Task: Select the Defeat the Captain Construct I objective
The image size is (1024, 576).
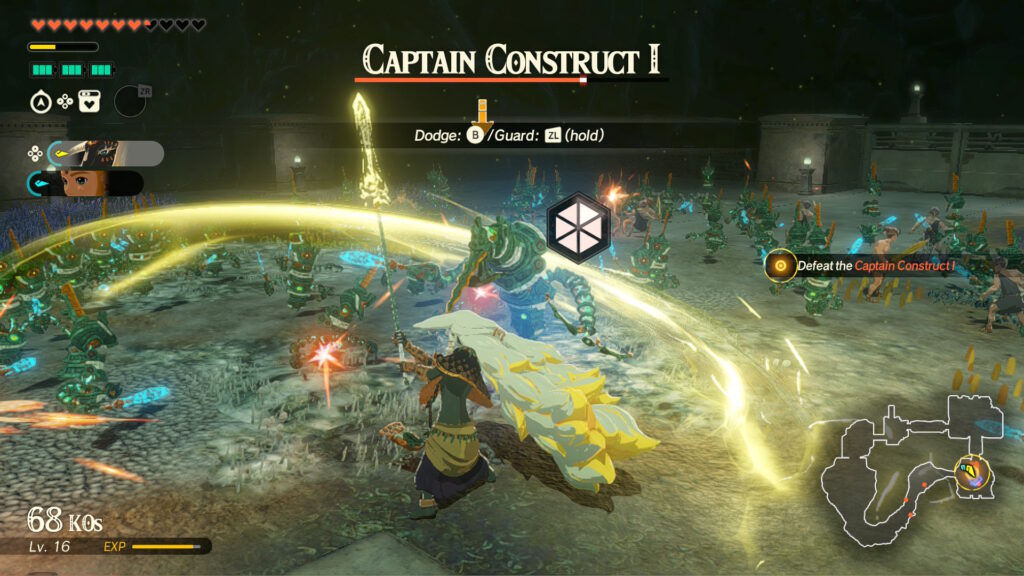Action: [869, 264]
